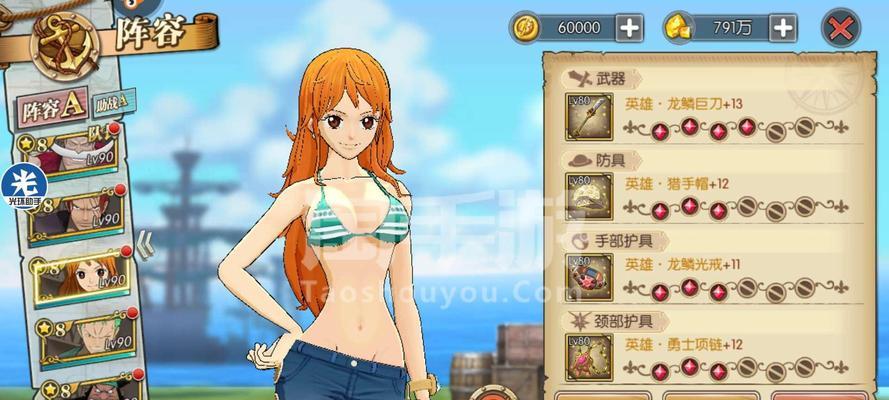
Task: Add more coins with the plus button
Action: (630, 28)
